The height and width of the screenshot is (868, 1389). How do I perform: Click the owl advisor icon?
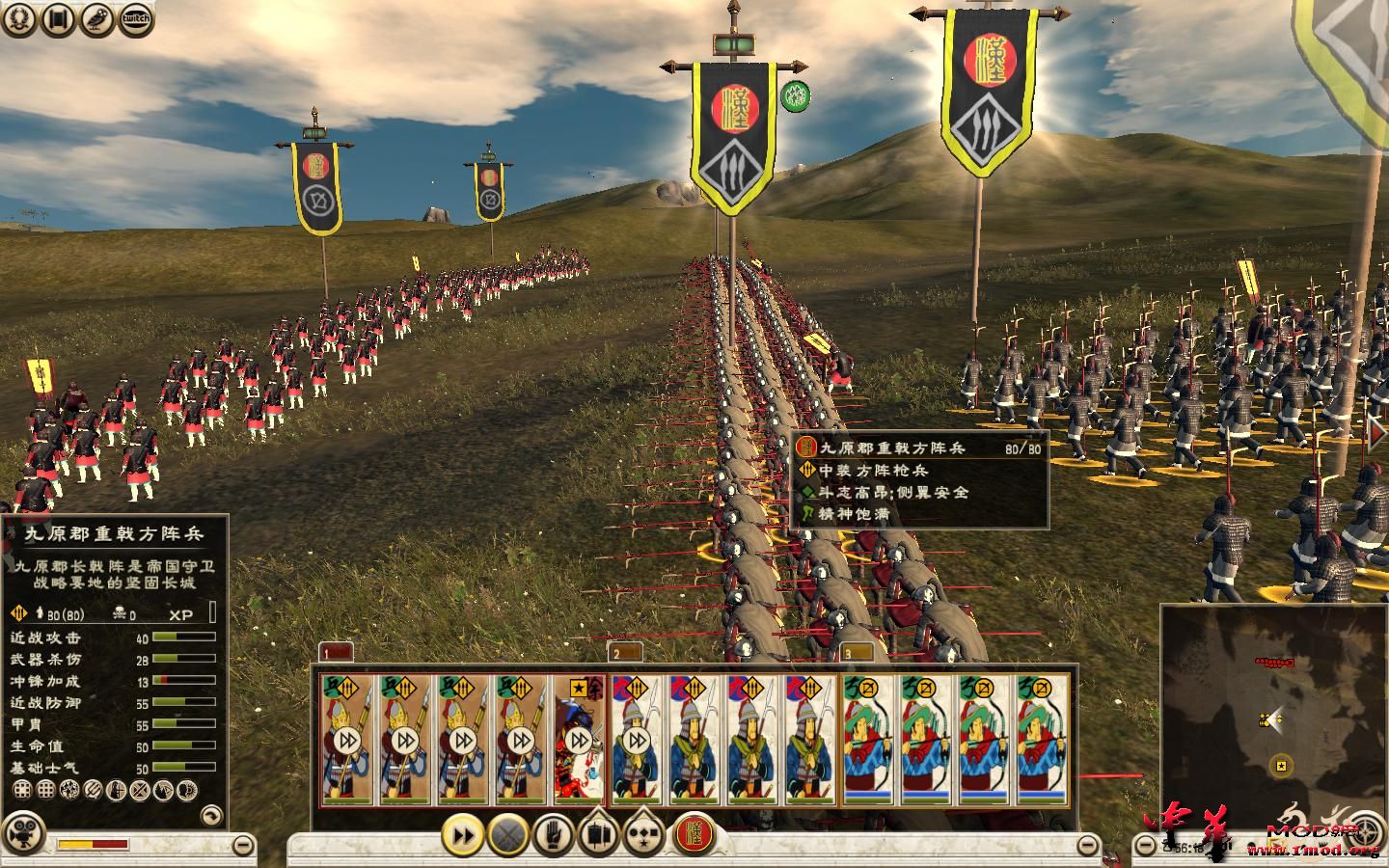[97, 18]
